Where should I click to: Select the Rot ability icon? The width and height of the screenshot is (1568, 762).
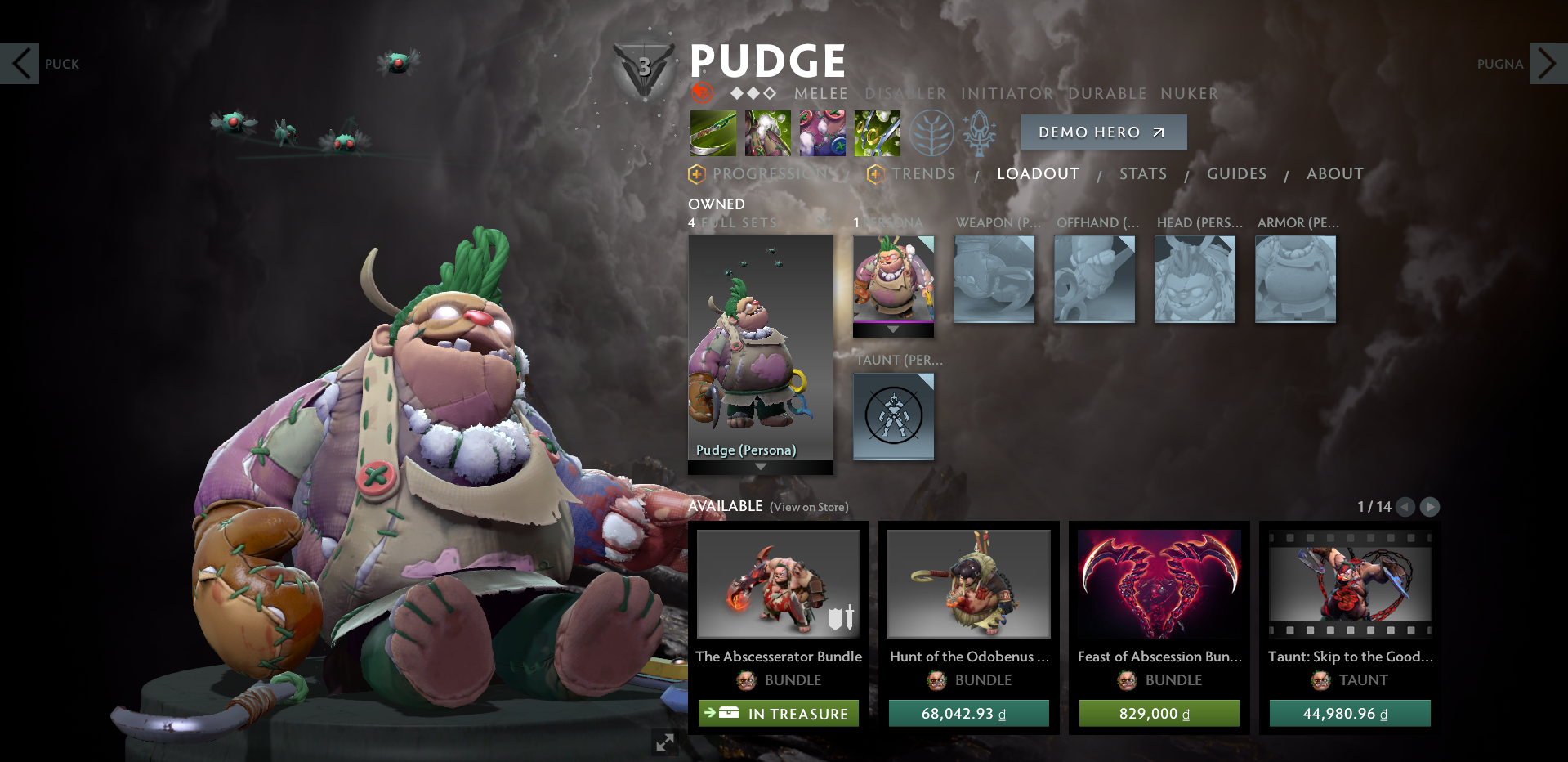[x=767, y=132]
